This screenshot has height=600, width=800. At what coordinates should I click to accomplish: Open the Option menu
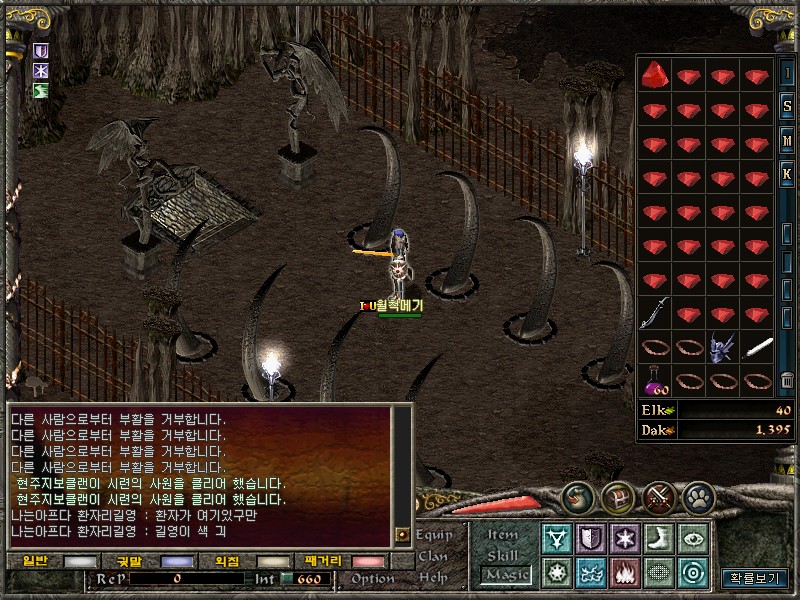pos(372,578)
